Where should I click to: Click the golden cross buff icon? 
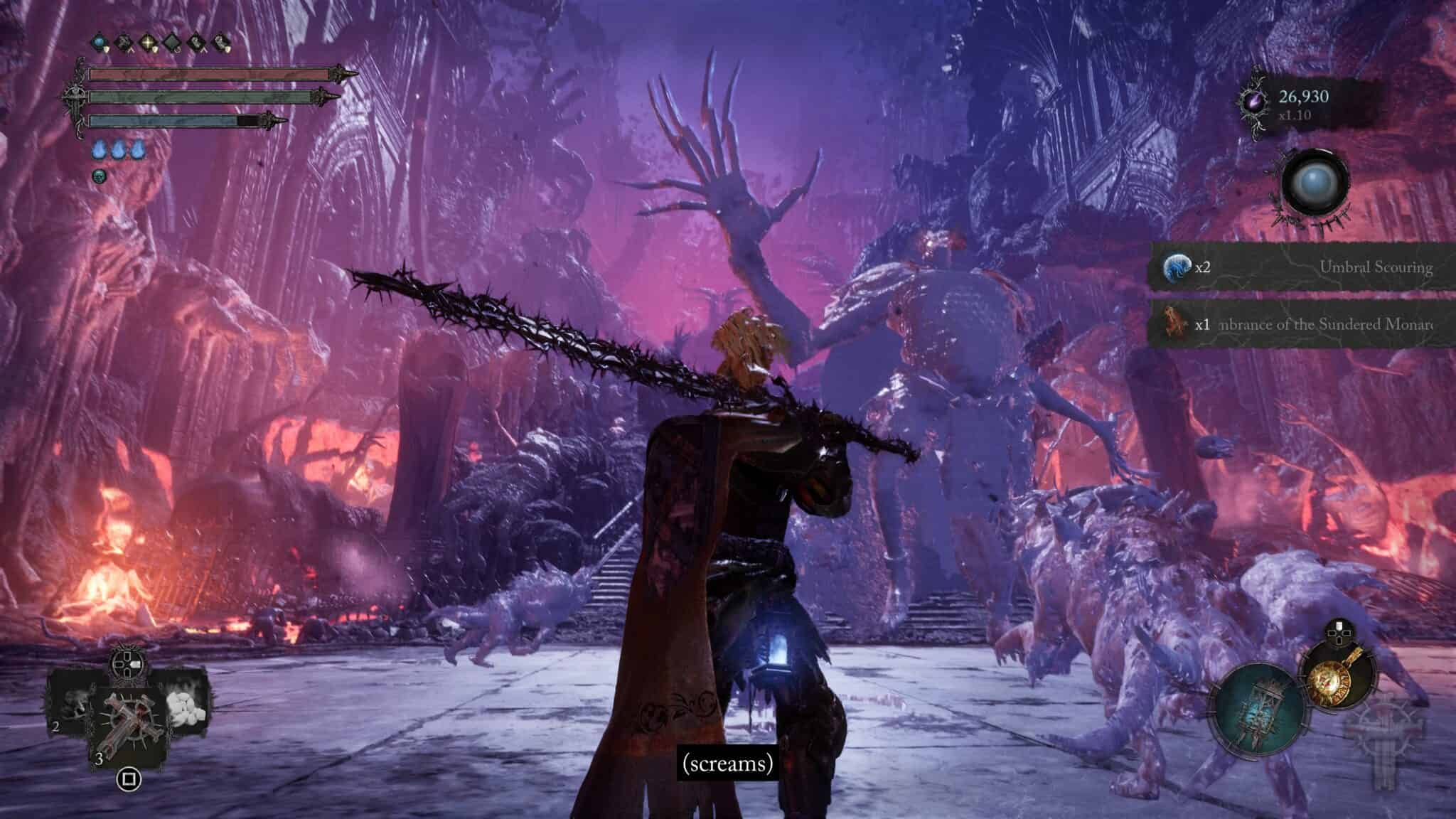147,41
